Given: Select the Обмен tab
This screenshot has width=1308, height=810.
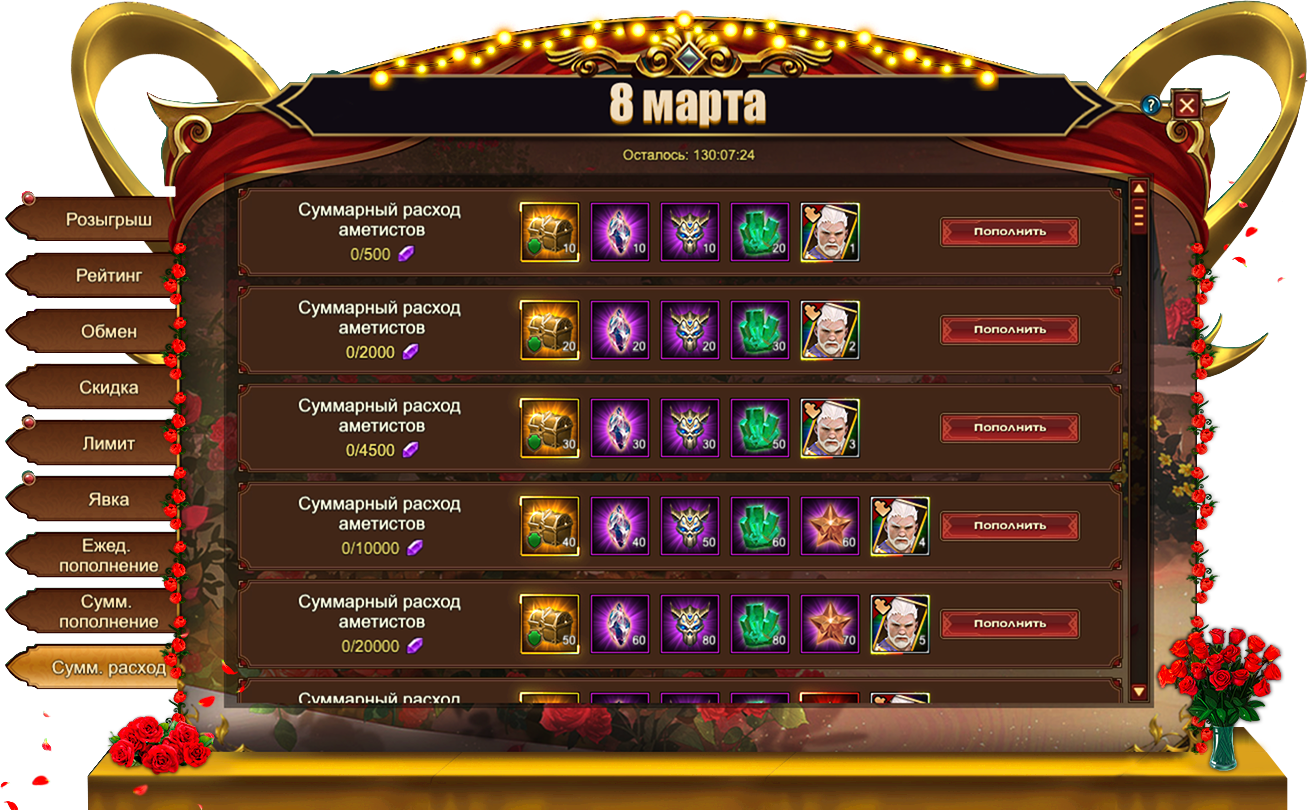Looking at the screenshot, I should coord(108,331).
